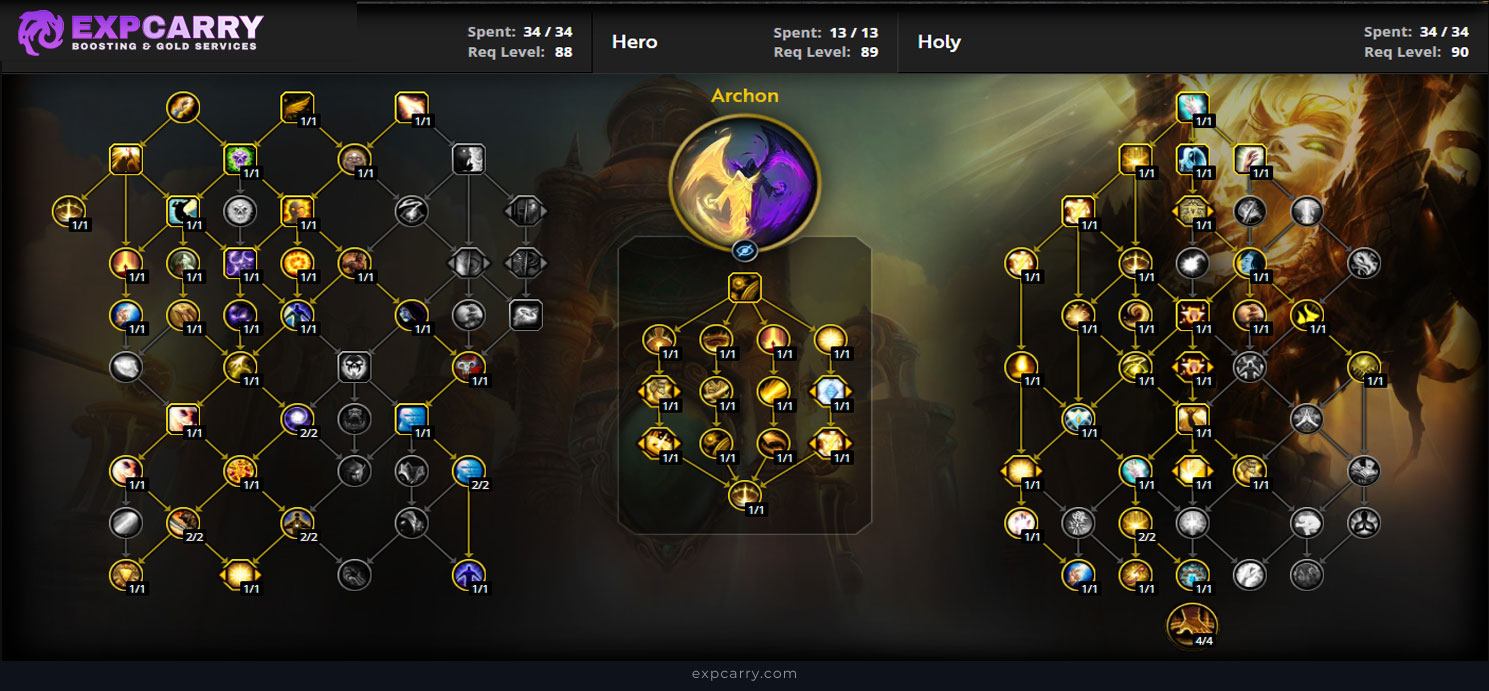Select the red ram skull talent node
Screen dimensions: 1489x691
[x=469, y=366]
